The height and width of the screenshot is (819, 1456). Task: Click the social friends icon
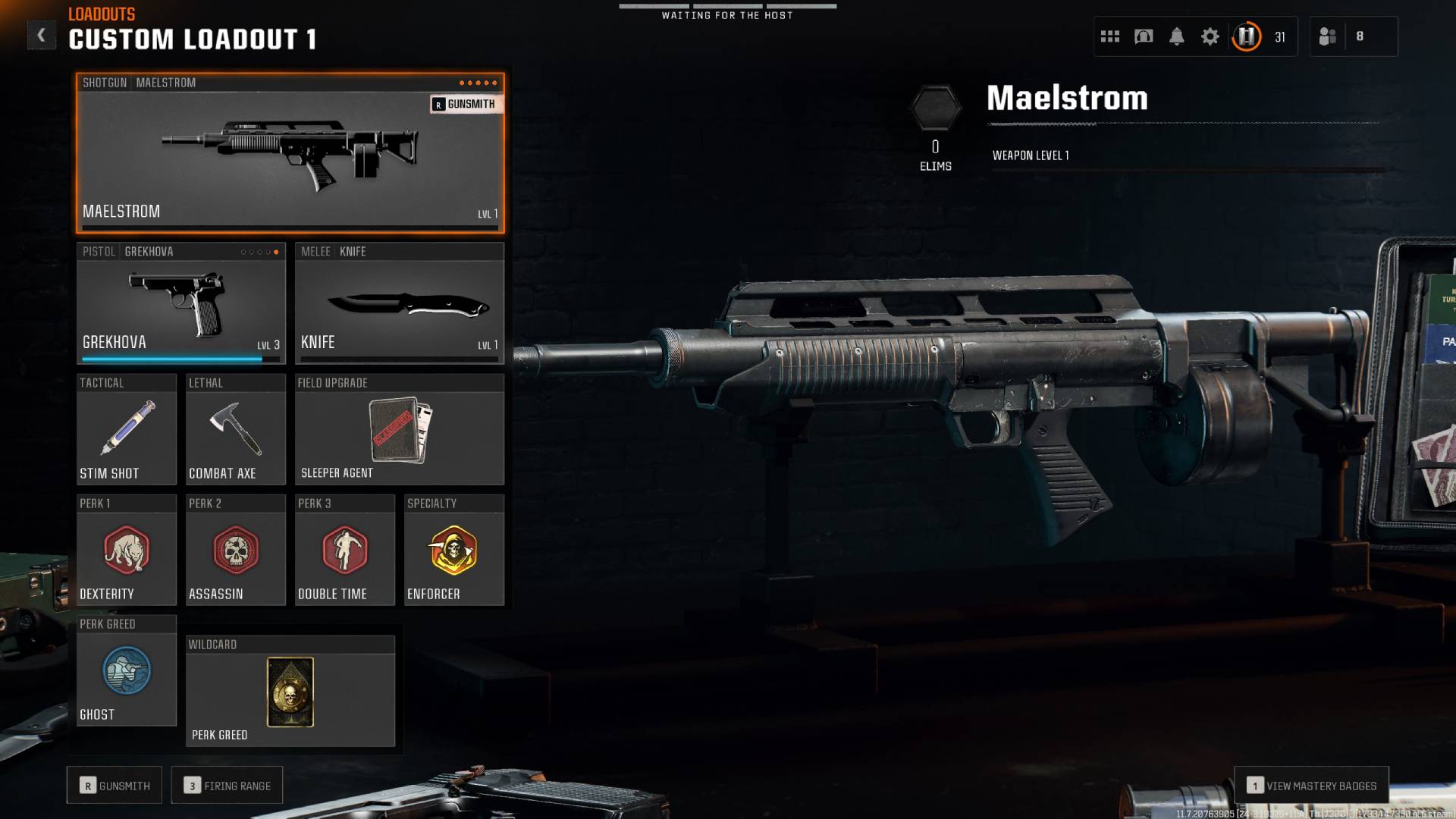tap(1329, 36)
